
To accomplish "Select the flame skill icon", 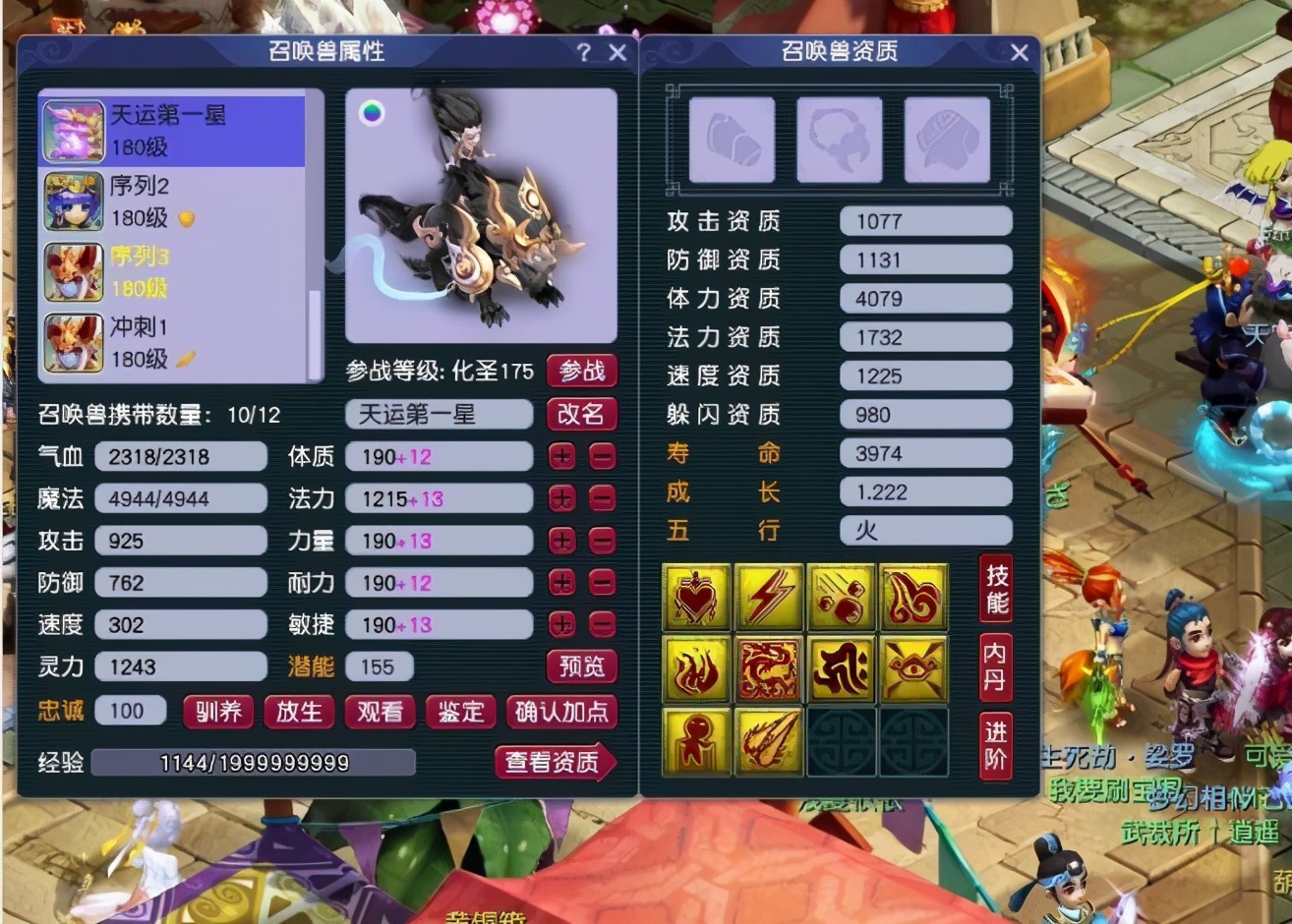I will click(696, 668).
